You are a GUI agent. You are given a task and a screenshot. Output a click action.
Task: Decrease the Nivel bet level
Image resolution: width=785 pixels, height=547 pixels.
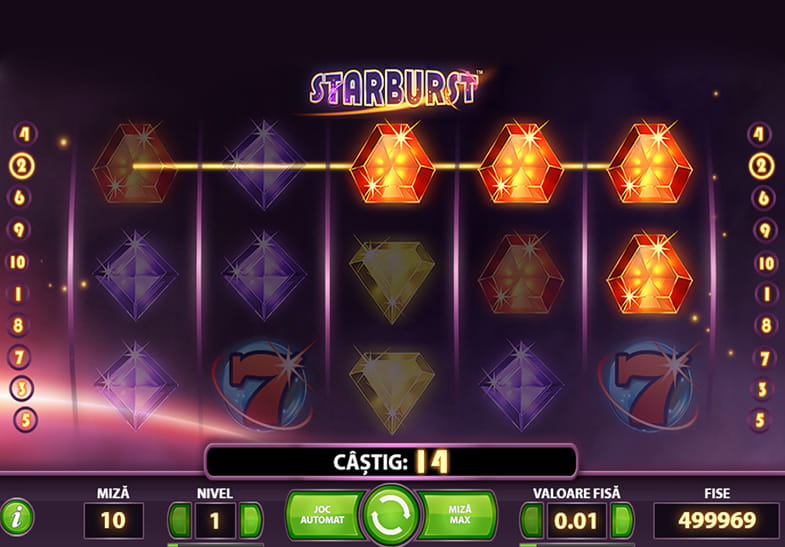tap(179, 520)
